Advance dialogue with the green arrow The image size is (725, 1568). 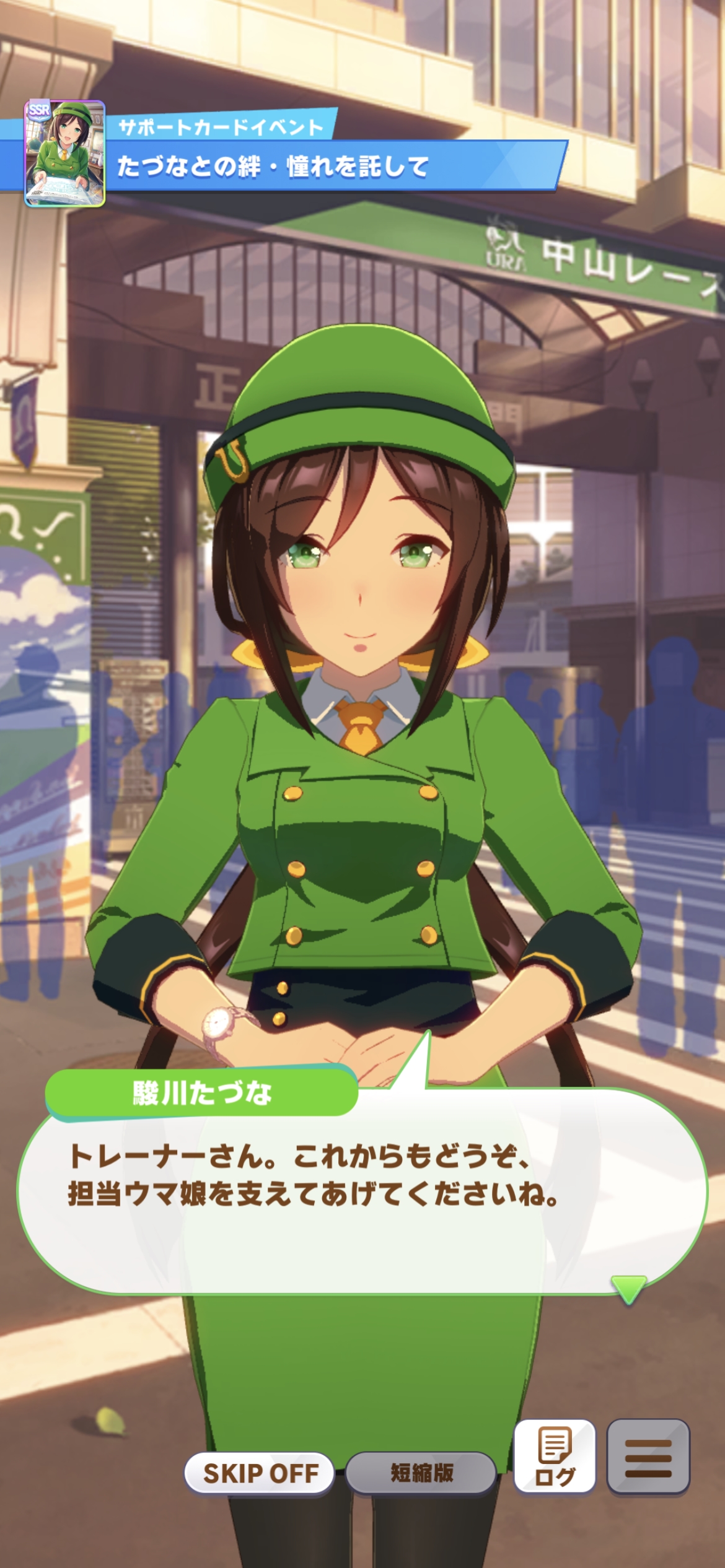tap(628, 1287)
